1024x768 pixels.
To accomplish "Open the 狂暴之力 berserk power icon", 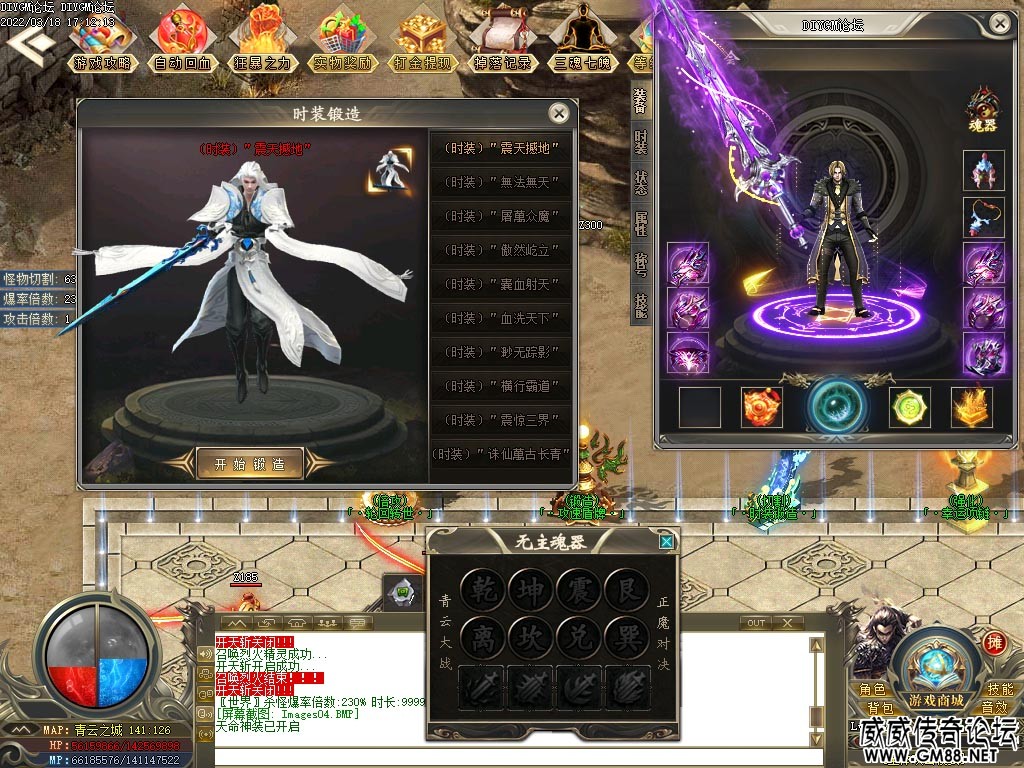I will point(264,41).
